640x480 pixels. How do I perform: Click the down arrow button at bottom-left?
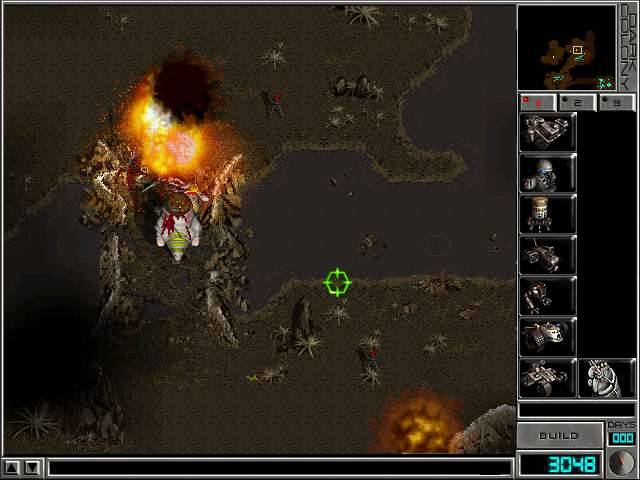coord(33,467)
